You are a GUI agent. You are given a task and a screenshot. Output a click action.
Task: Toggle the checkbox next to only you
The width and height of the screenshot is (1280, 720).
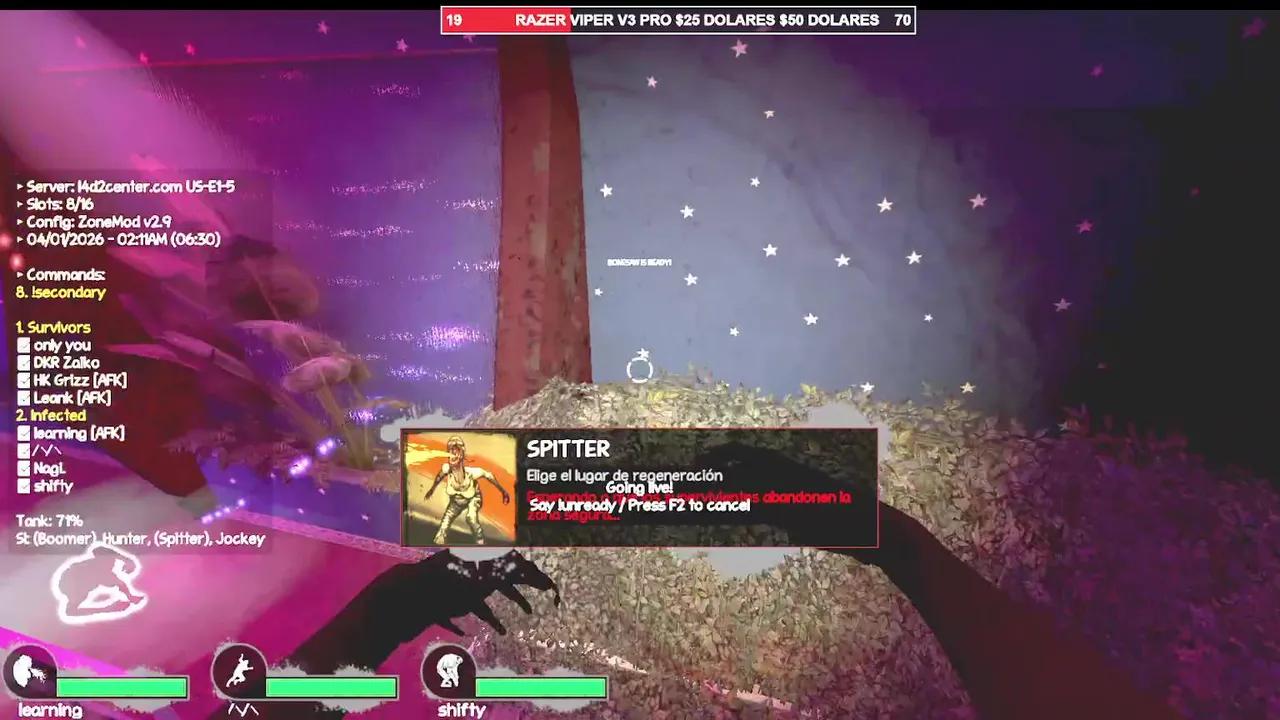[22, 345]
